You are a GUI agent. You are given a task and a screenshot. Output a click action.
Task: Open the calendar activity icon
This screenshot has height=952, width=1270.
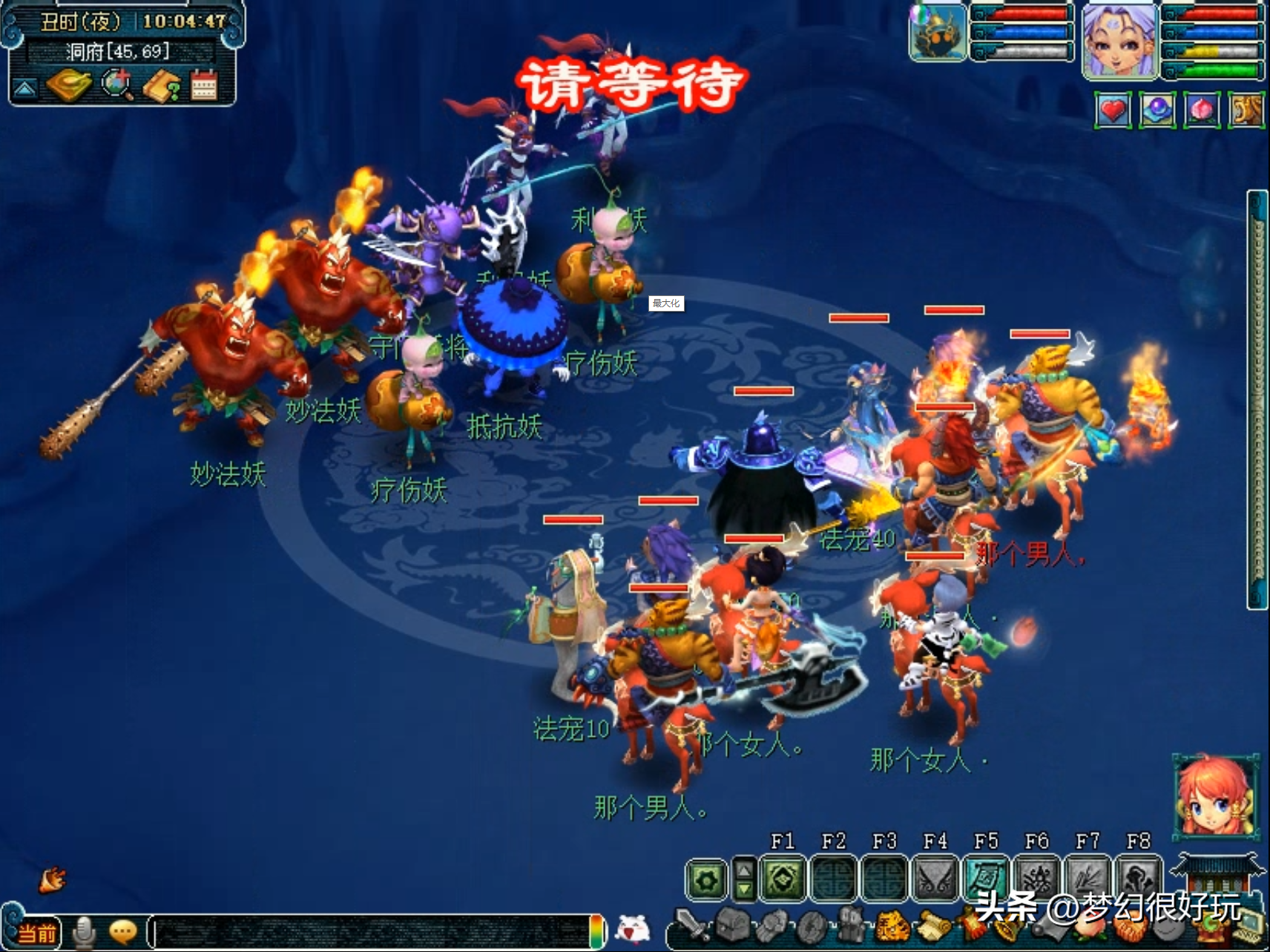[x=204, y=85]
